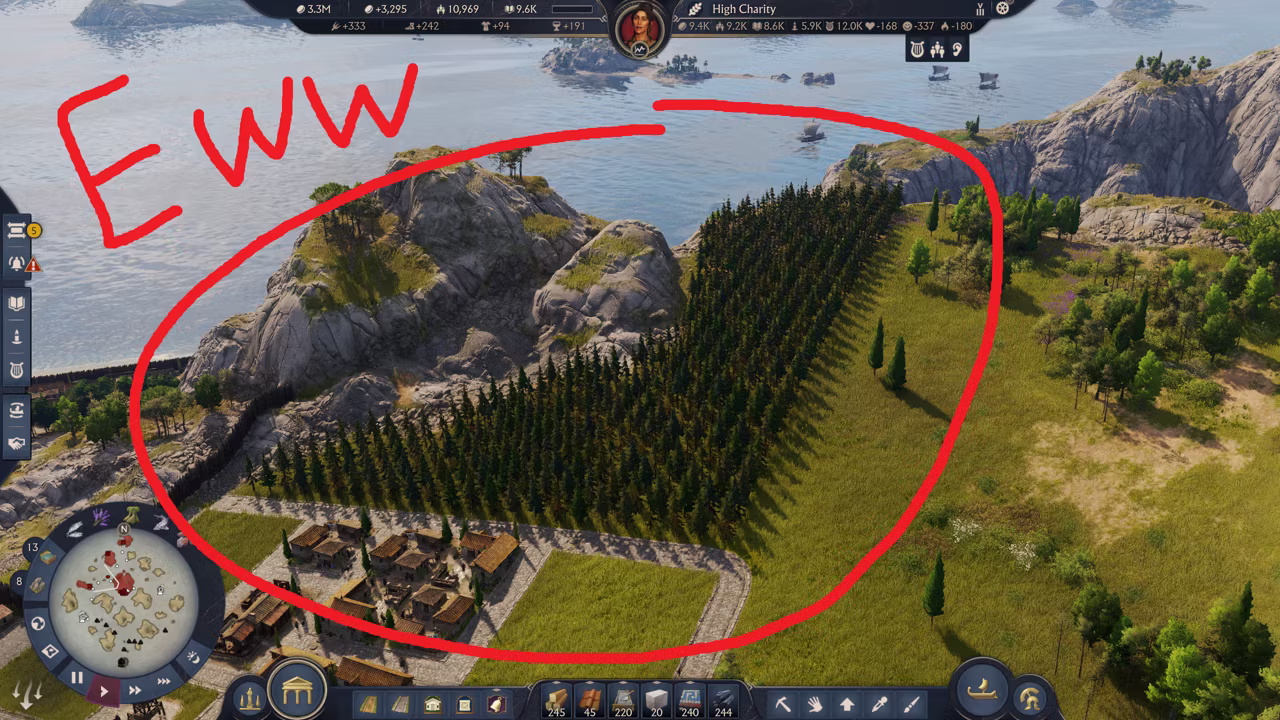The width and height of the screenshot is (1280, 720).
Task: Click the upgrade arrow tool
Action: (x=847, y=704)
